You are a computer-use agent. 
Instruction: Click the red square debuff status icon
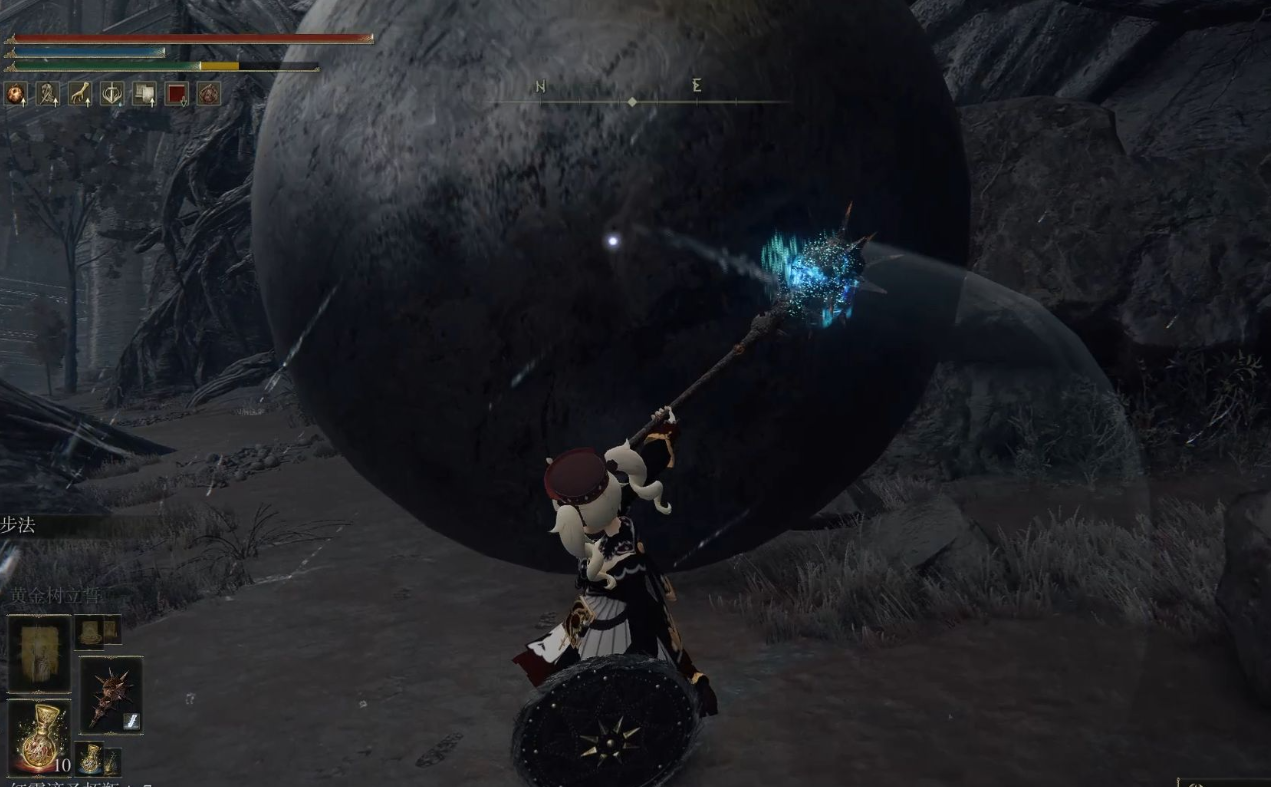(x=177, y=94)
